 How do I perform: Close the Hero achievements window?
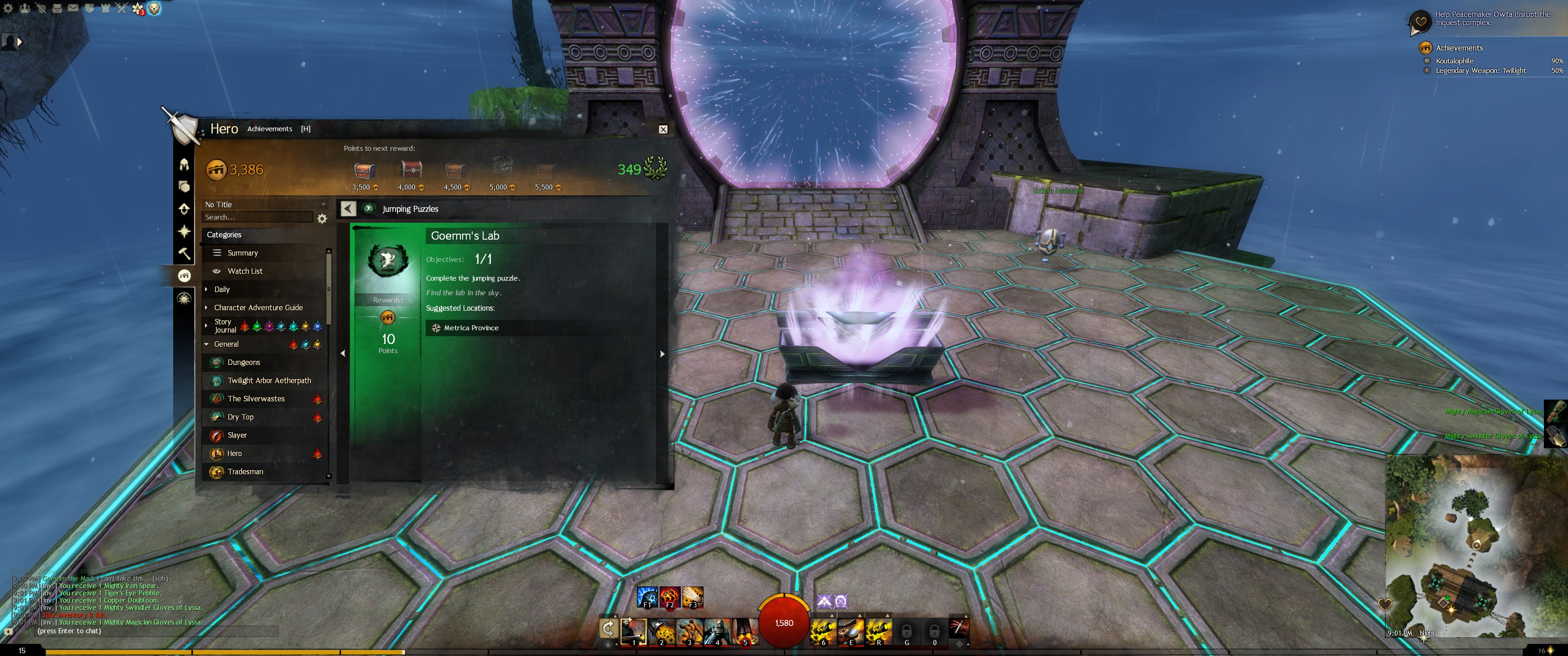point(663,129)
